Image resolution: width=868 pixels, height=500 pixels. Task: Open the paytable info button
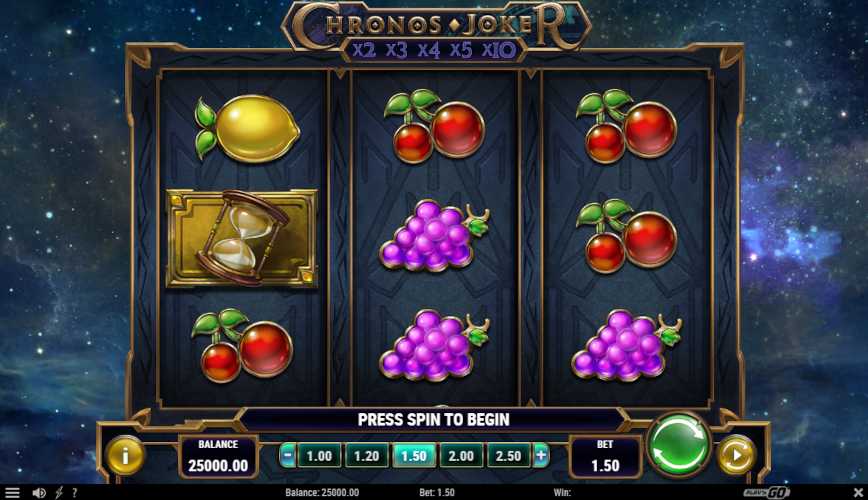[126, 456]
